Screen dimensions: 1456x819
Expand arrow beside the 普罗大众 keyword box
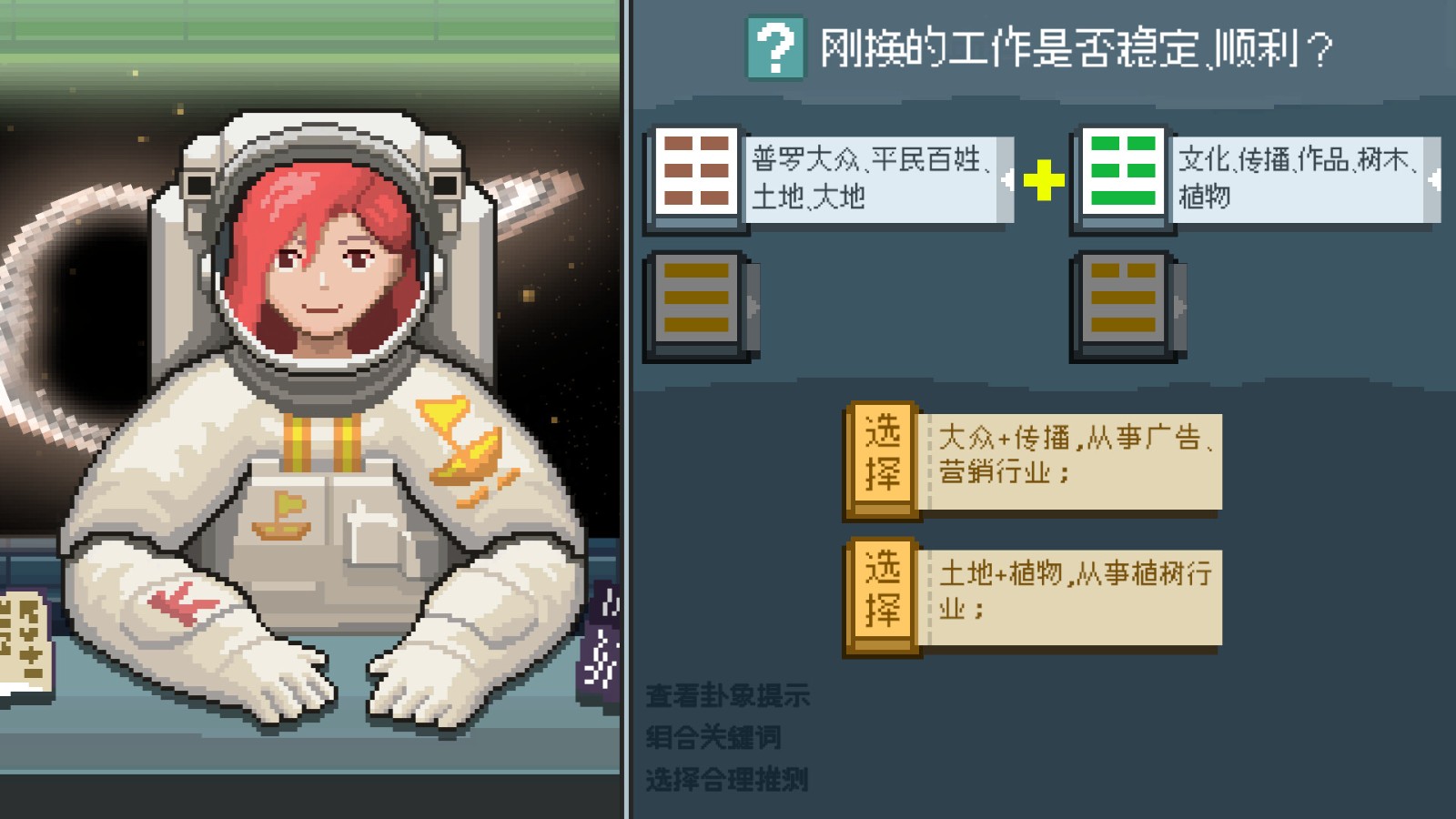click(x=1009, y=179)
